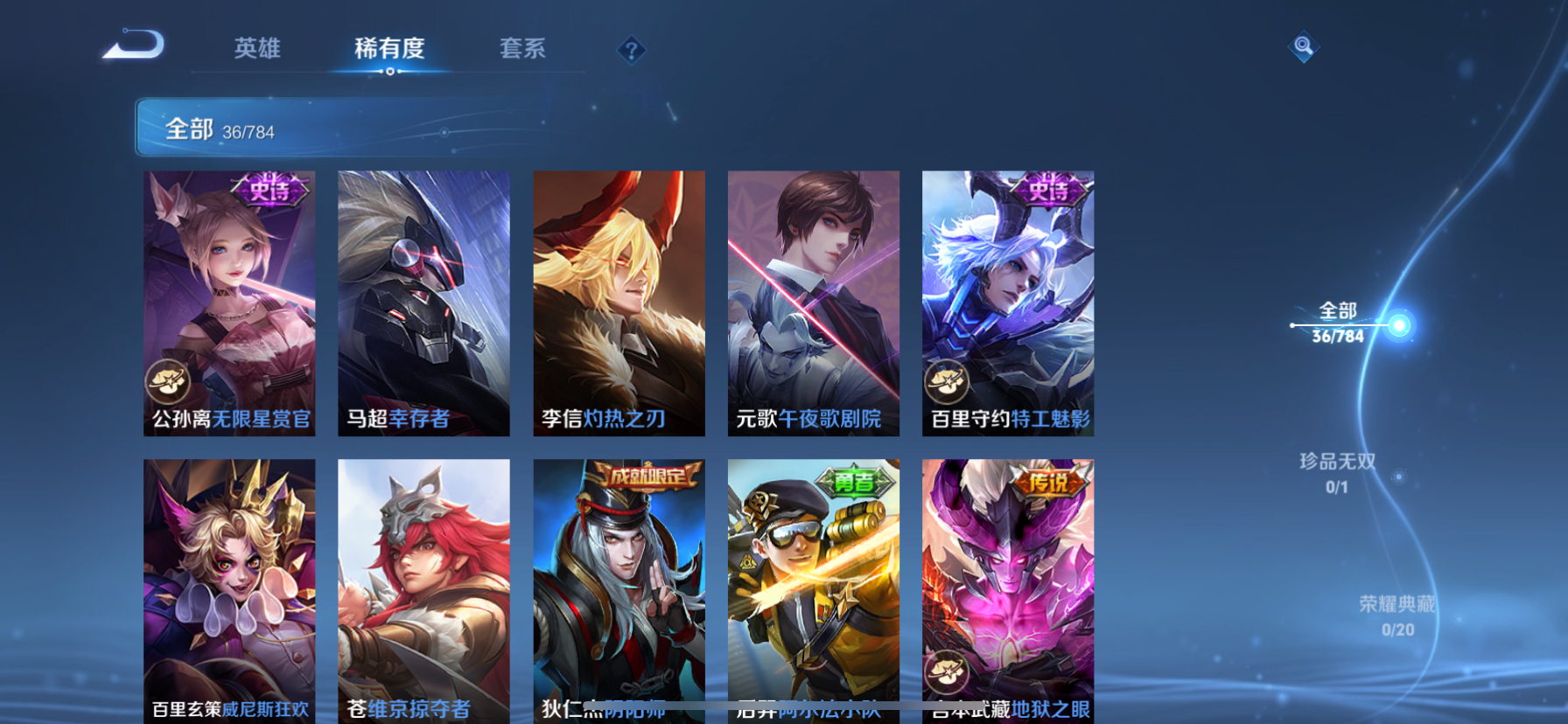
Task: Open the 苍 维京掠夺者 skin card
Action: click(x=423, y=590)
